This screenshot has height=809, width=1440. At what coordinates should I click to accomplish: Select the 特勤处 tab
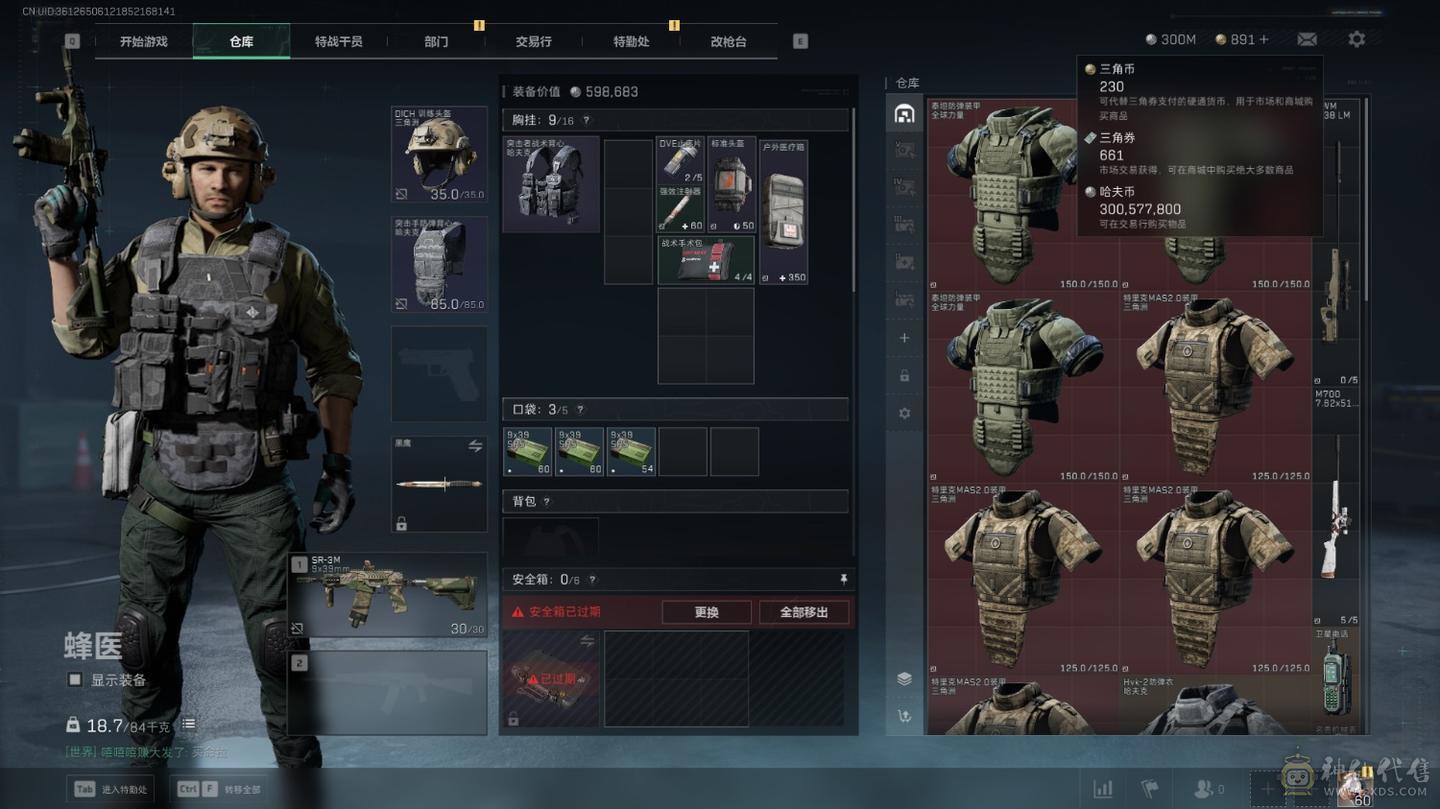(x=631, y=42)
